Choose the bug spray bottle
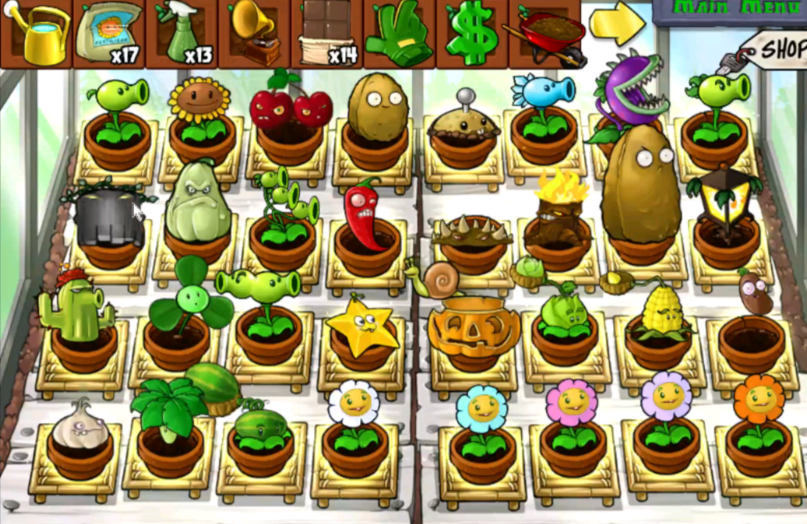Screen dimensions: 807x524 coord(182,33)
